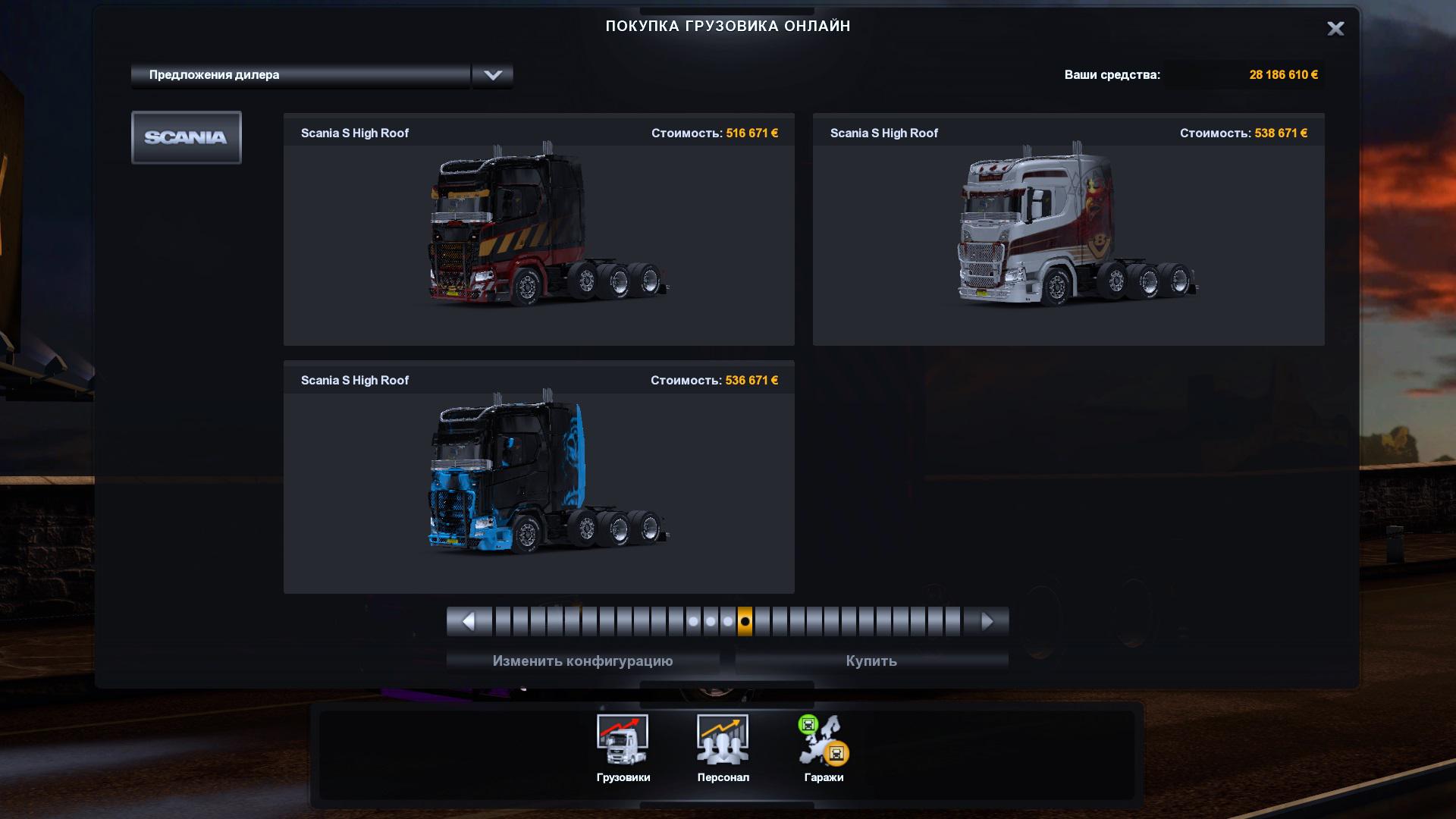This screenshot has width=1456, height=819.
Task: Go to the previous page of offers
Action: point(468,622)
